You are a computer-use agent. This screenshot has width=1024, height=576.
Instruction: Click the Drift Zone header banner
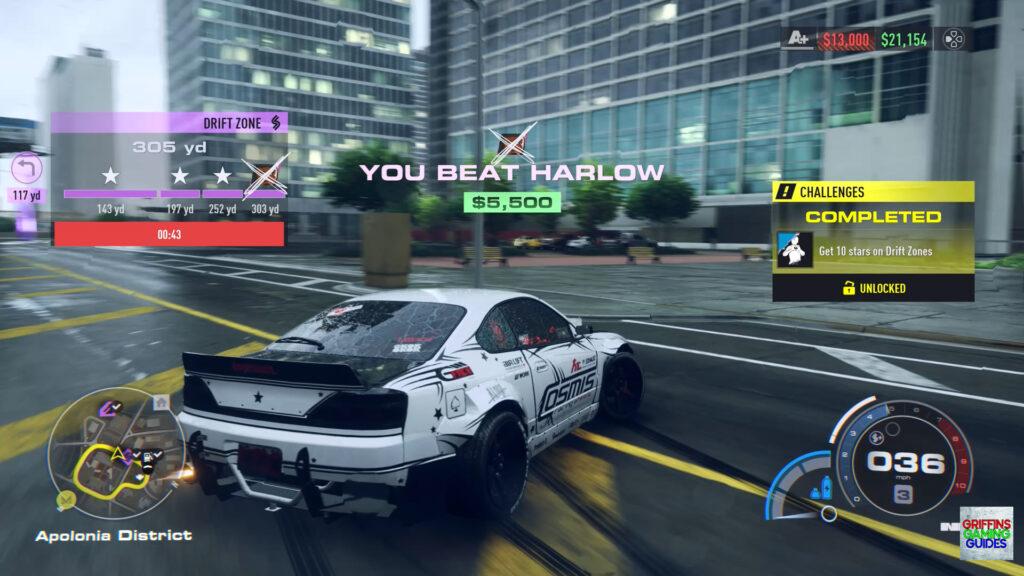[169, 122]
